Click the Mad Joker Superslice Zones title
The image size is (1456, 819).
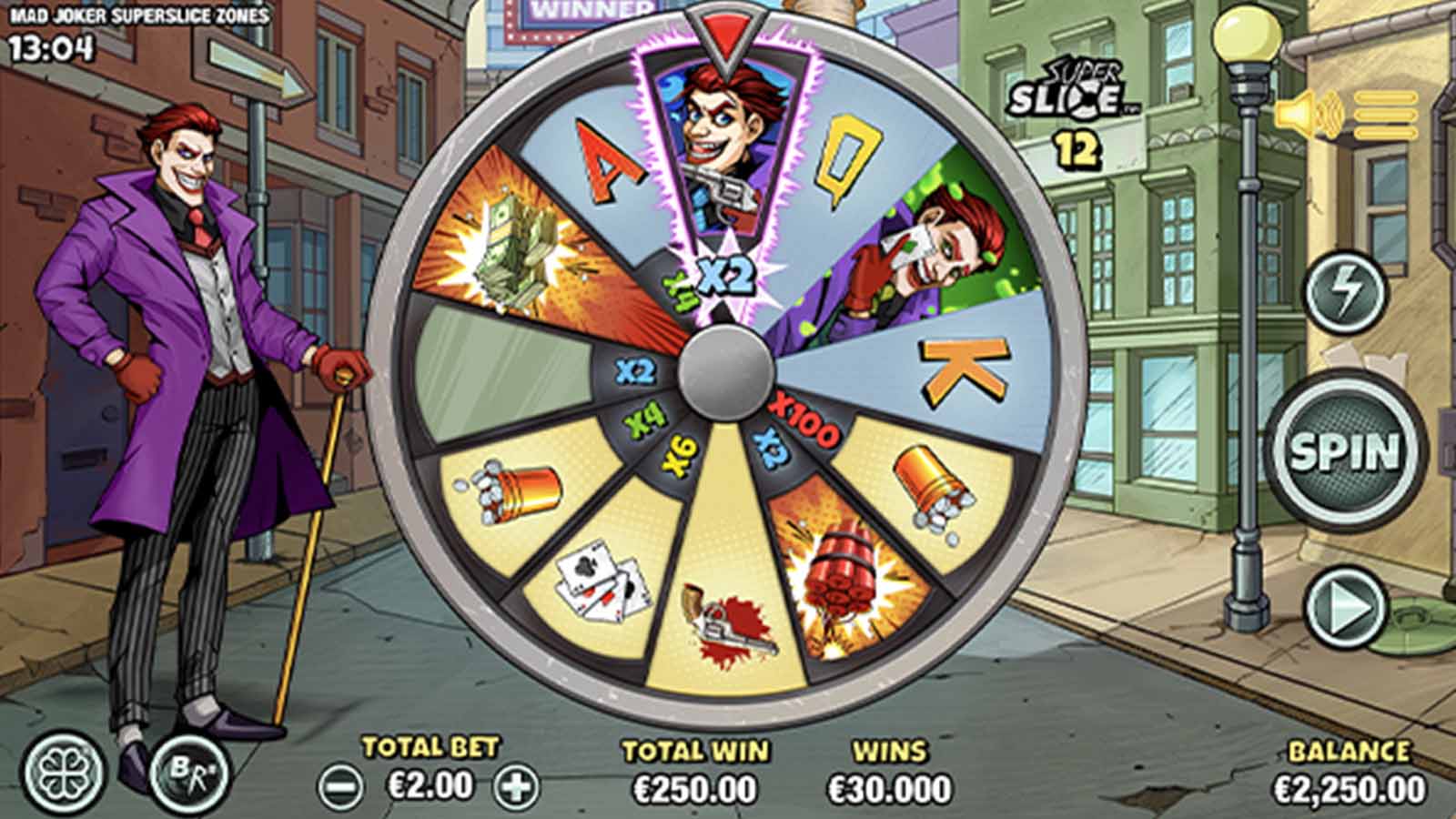pyautogui.click(x=136, y=14)
